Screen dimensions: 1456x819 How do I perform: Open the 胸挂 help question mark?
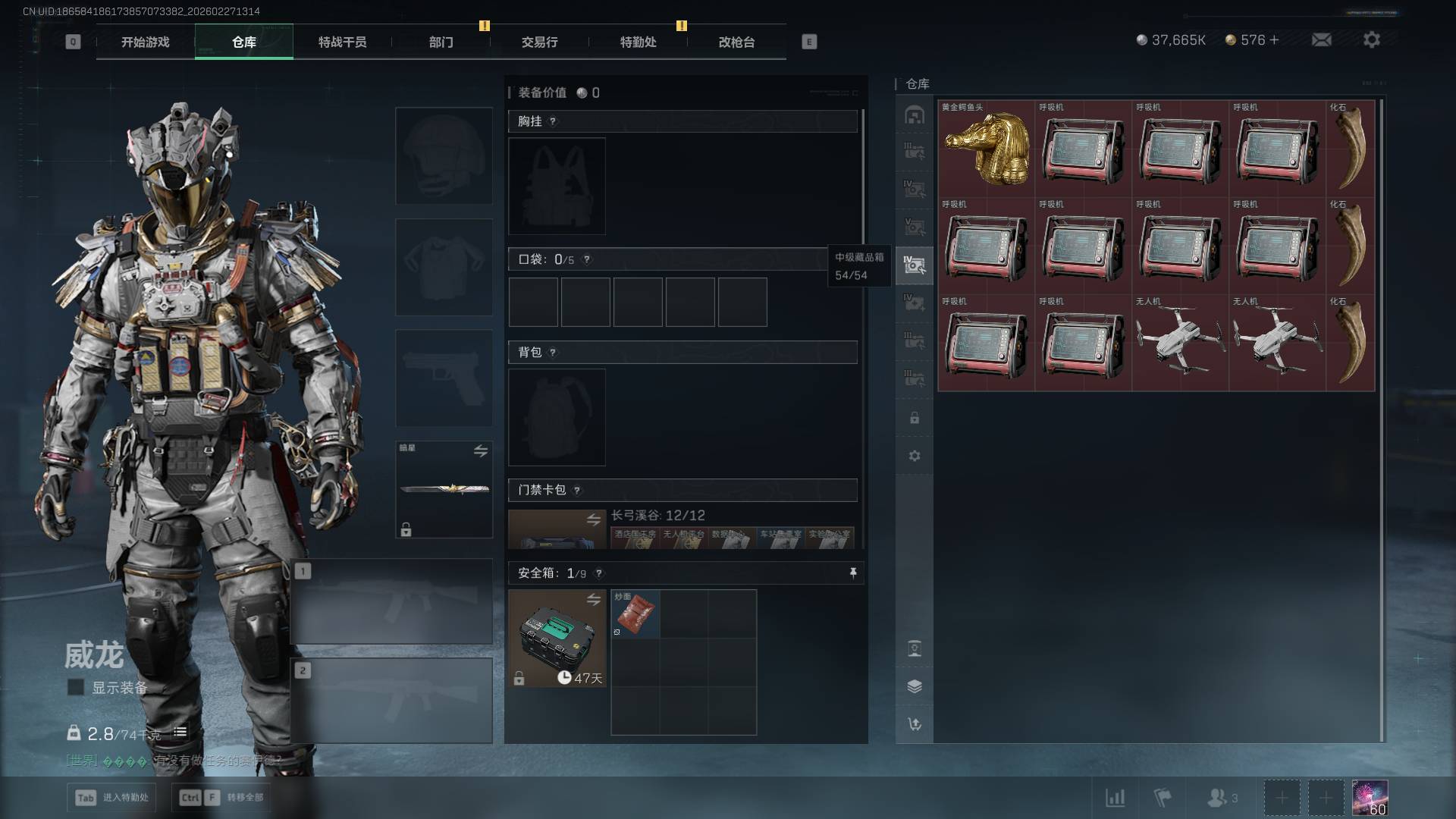553,121
